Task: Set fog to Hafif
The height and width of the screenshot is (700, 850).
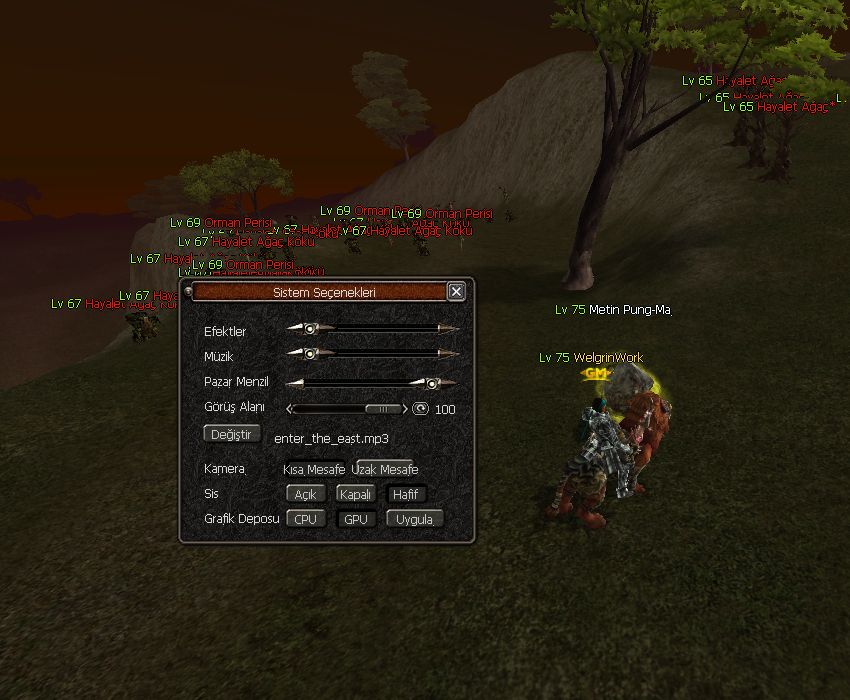Action: click(x=406, y=494)
